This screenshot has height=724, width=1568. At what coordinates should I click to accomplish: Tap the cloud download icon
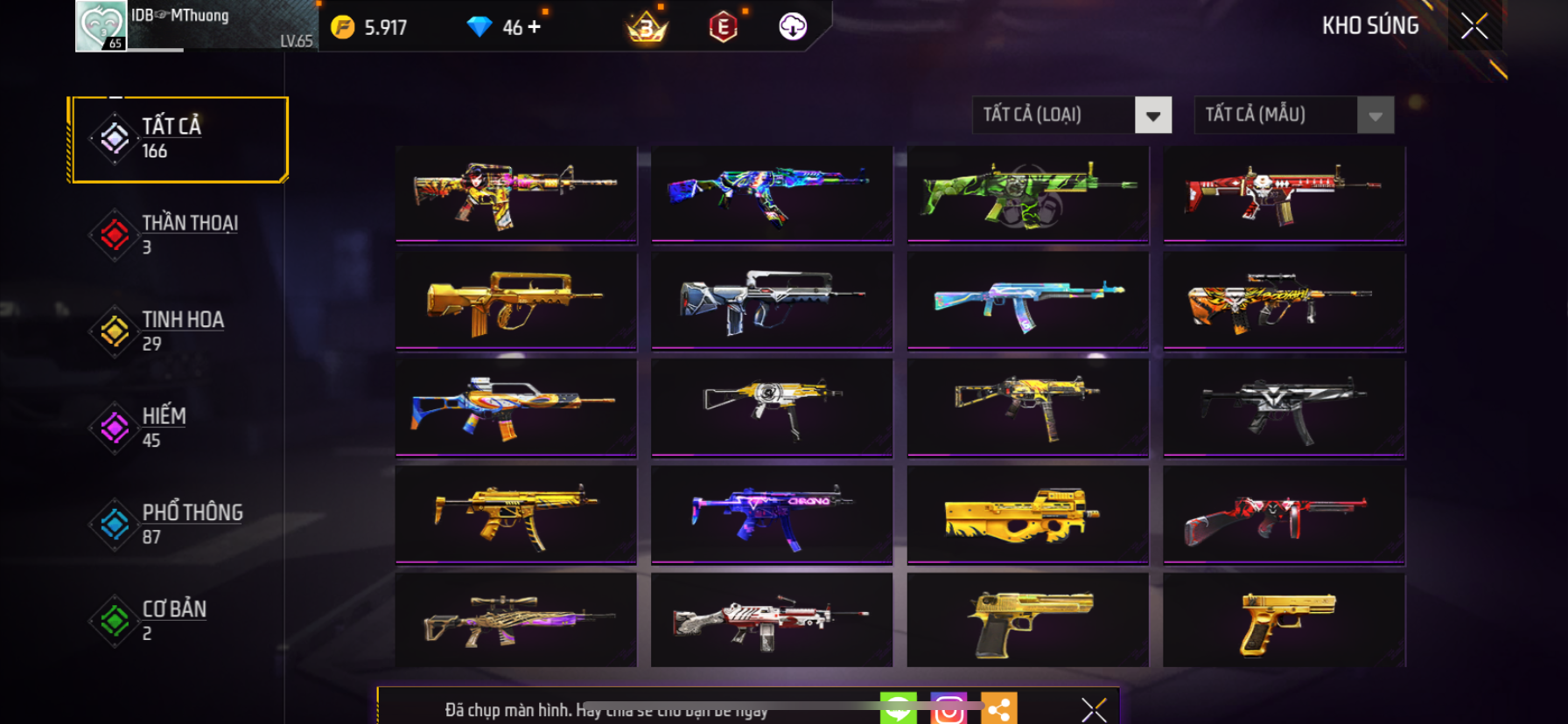pos(793,27)
